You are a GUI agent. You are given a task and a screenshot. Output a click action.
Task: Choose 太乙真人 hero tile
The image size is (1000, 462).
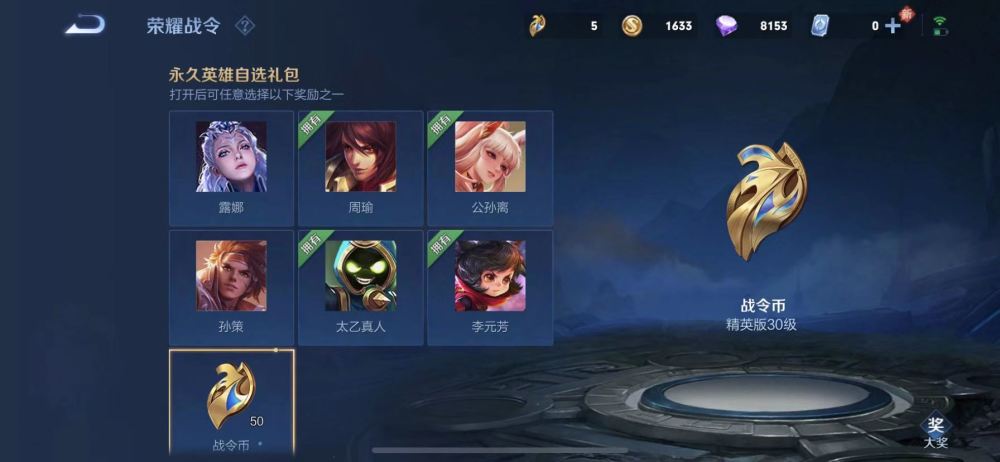point(360,287)
